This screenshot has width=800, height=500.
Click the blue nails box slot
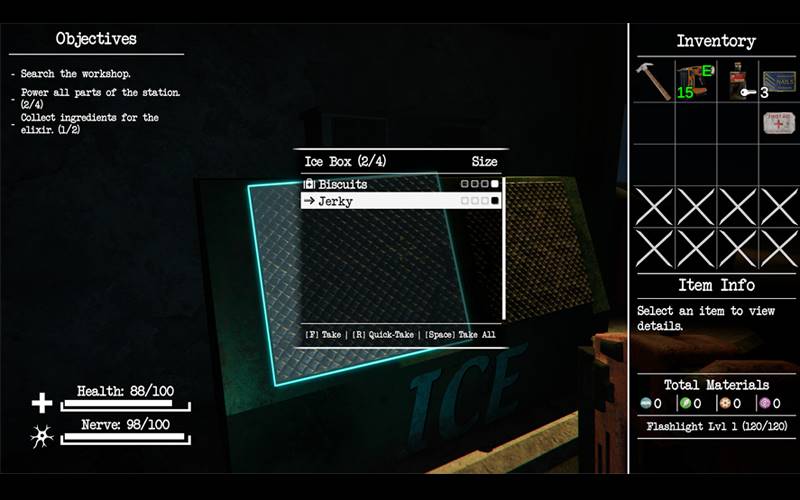[779, 81]
